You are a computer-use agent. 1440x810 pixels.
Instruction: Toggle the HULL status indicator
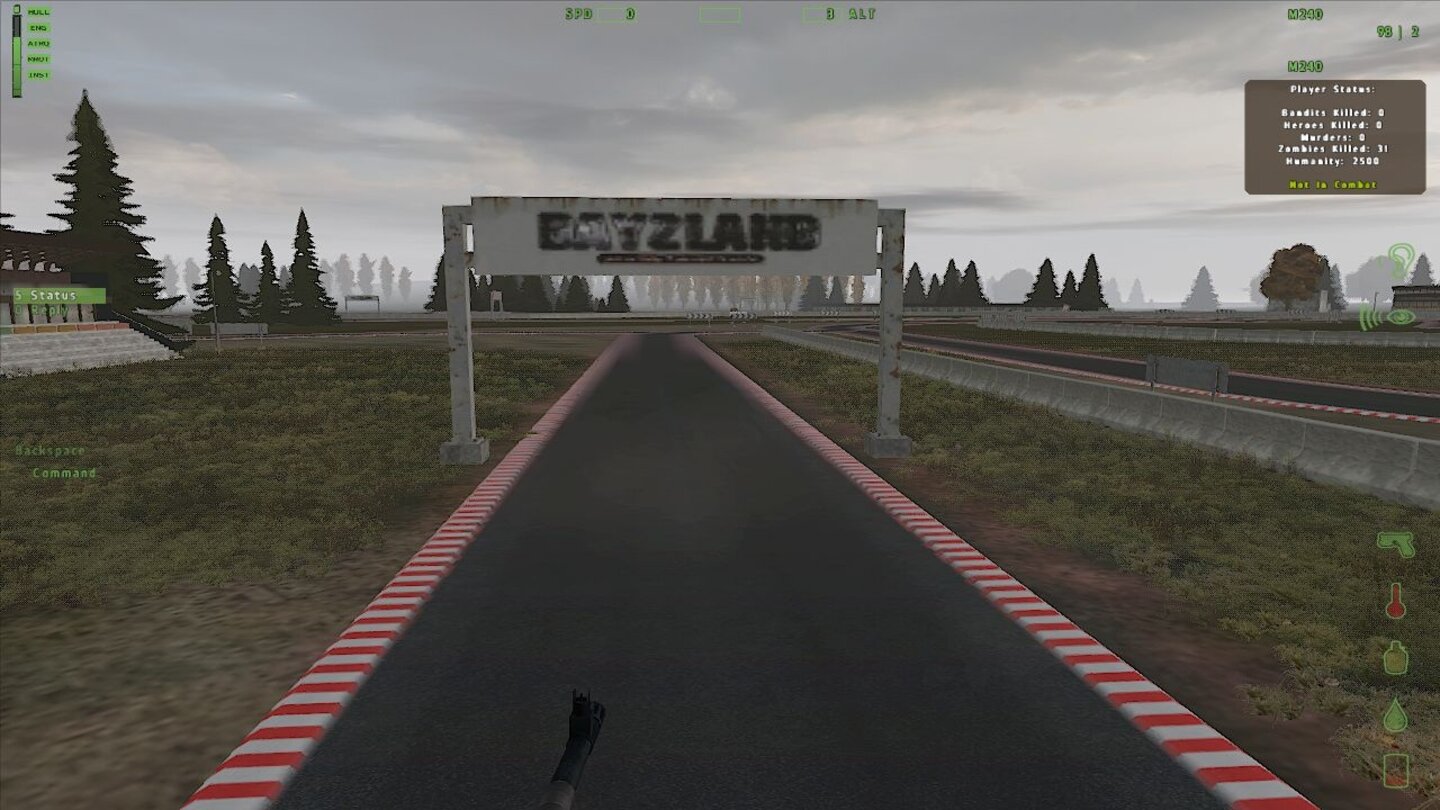point(36,12)
